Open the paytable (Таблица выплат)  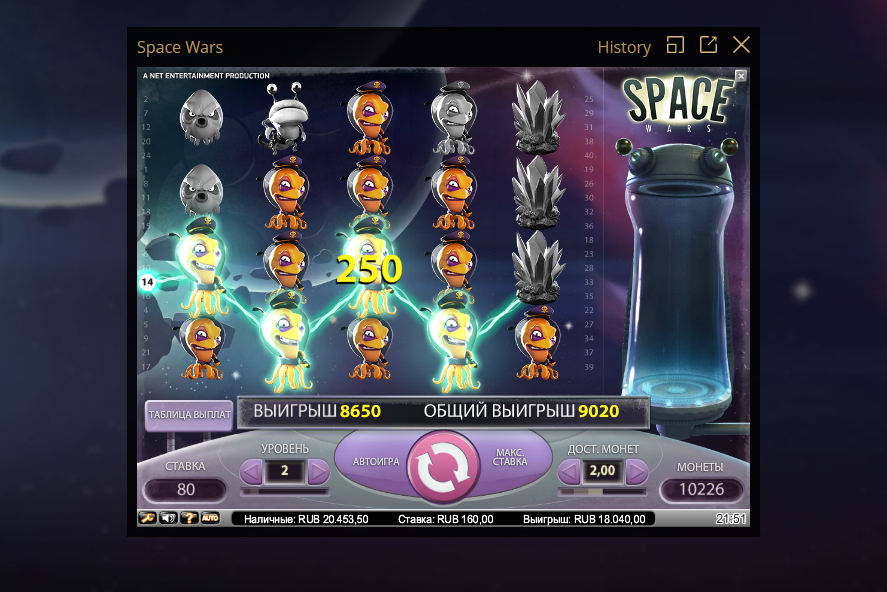[x=189, y=414]
